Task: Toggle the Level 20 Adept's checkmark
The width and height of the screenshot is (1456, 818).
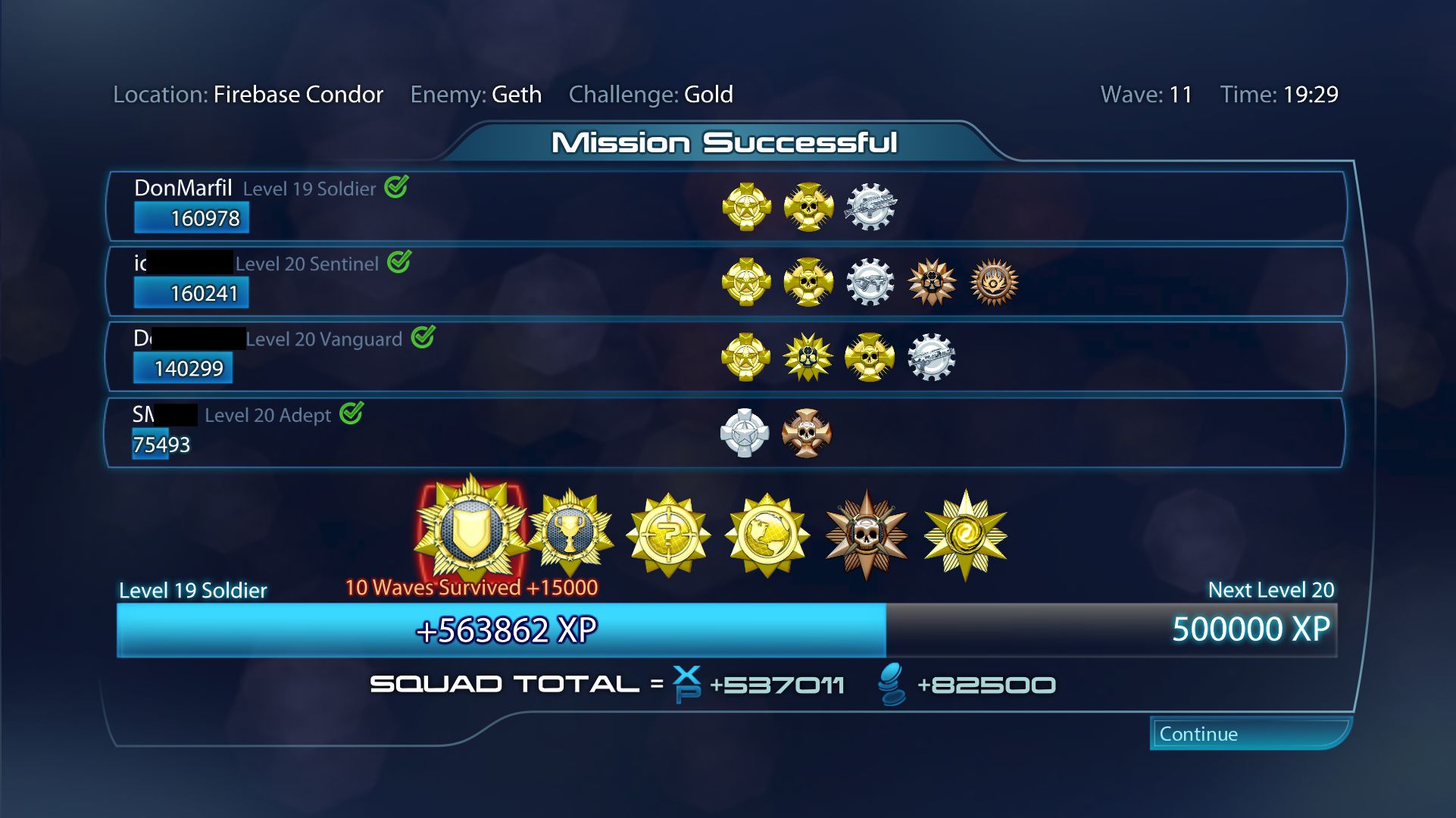Action: tap(353, 414)
